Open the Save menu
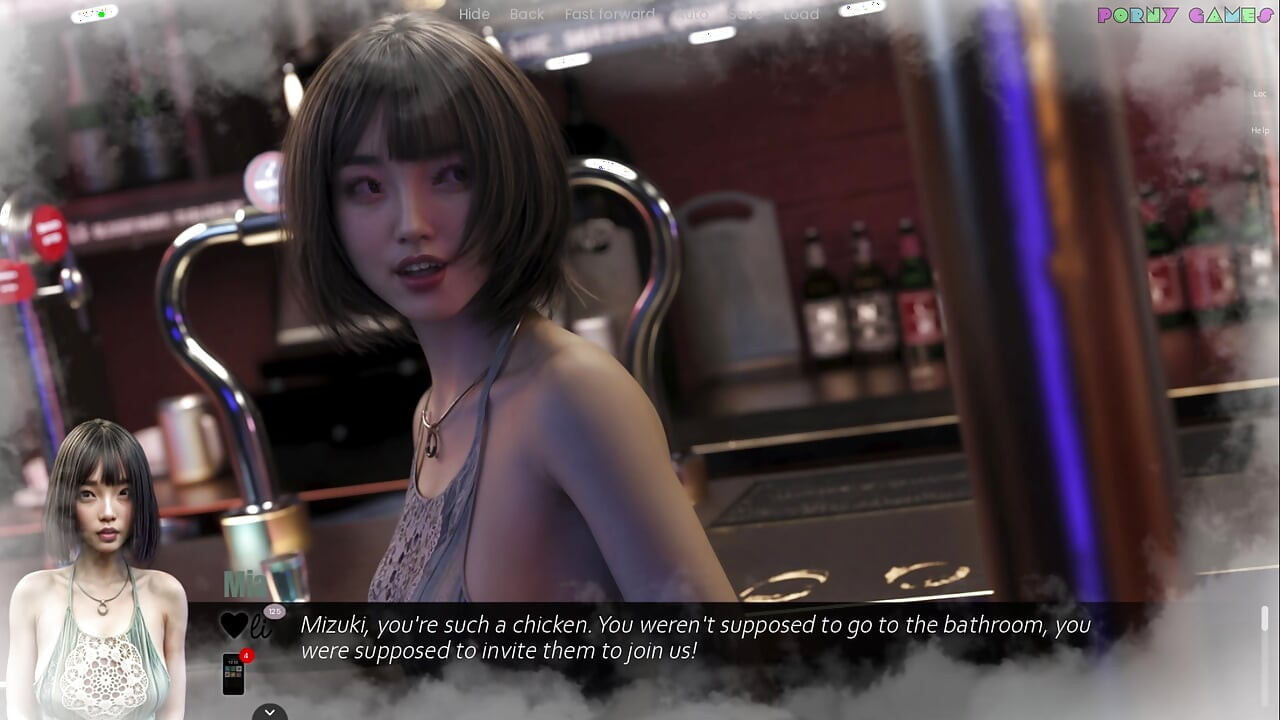Screen dimensions: 1280x720 pos(744,14)
